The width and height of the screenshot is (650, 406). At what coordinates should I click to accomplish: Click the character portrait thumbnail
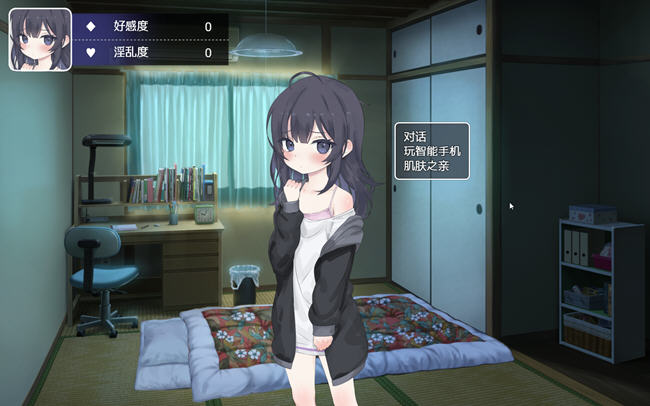click(x=40, y=40)
